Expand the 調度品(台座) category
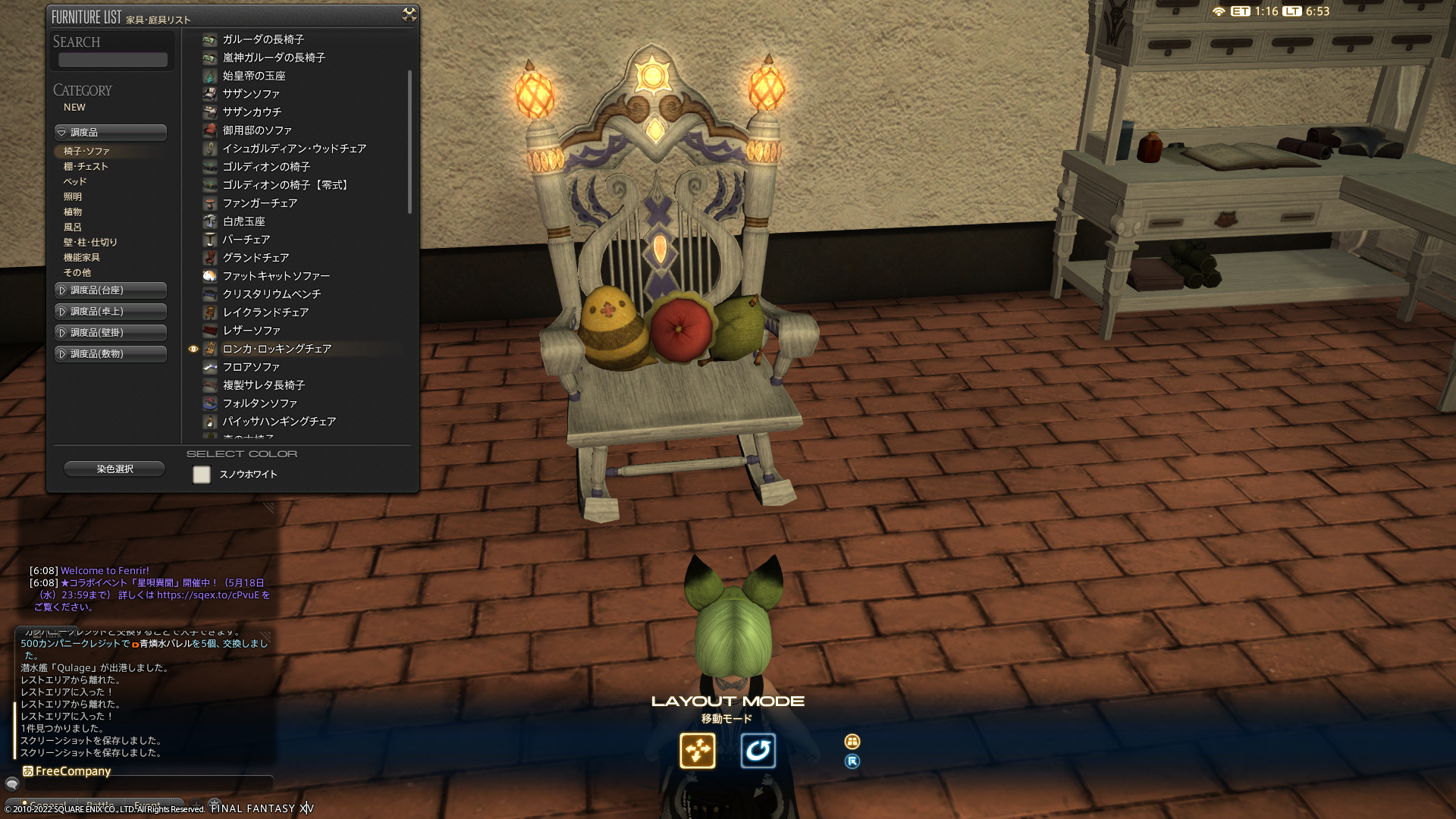Image resolution: width=1456 pixels, height=819 pixels. [x=111, y=290]
